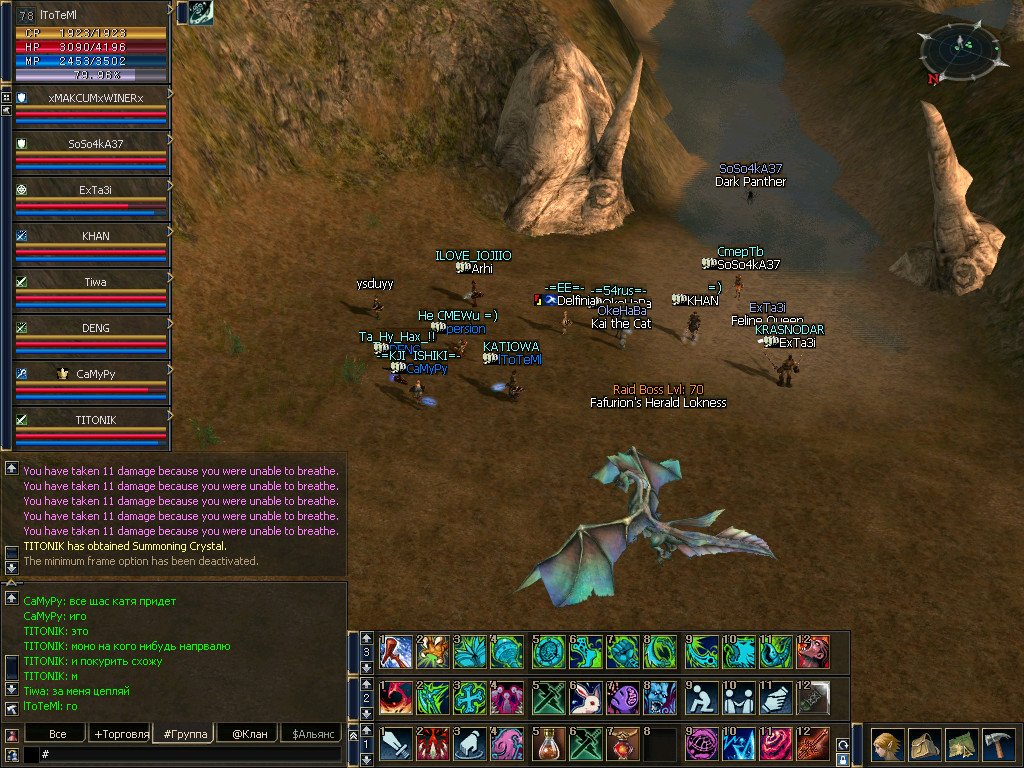The width and height of the screenshot is (1024, 768).
Task: Open the character status elf-head icon
Action: [x=887, y=745]
